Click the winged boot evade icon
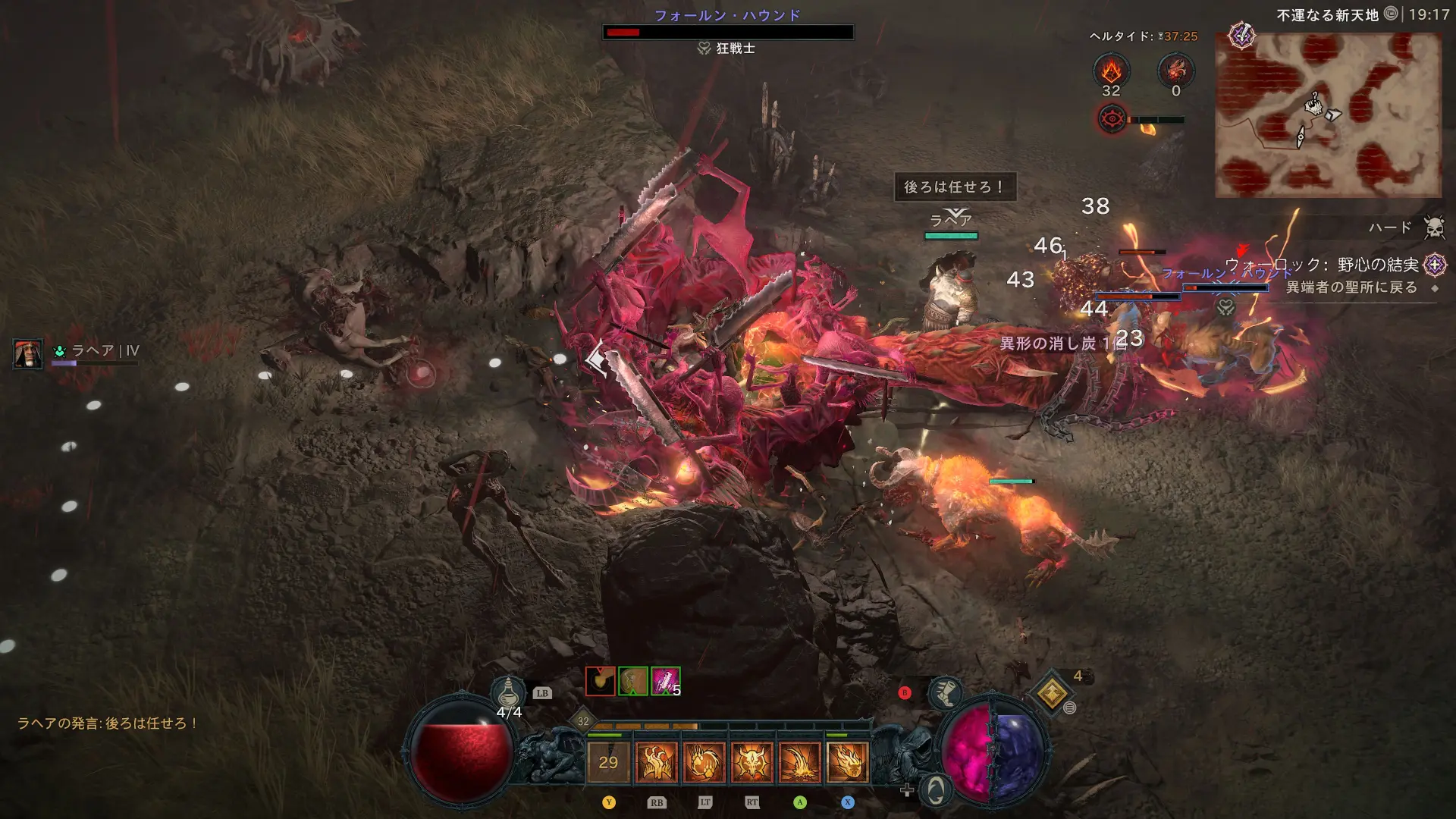Viewport: 1456px width, 819px height. 945,692
